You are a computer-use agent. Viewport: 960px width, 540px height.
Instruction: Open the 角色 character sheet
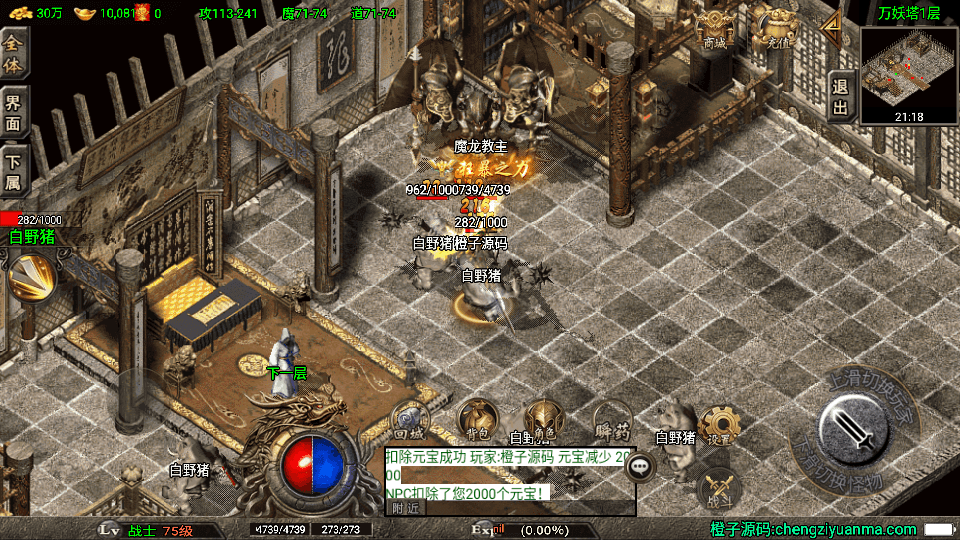coord(545,420)
